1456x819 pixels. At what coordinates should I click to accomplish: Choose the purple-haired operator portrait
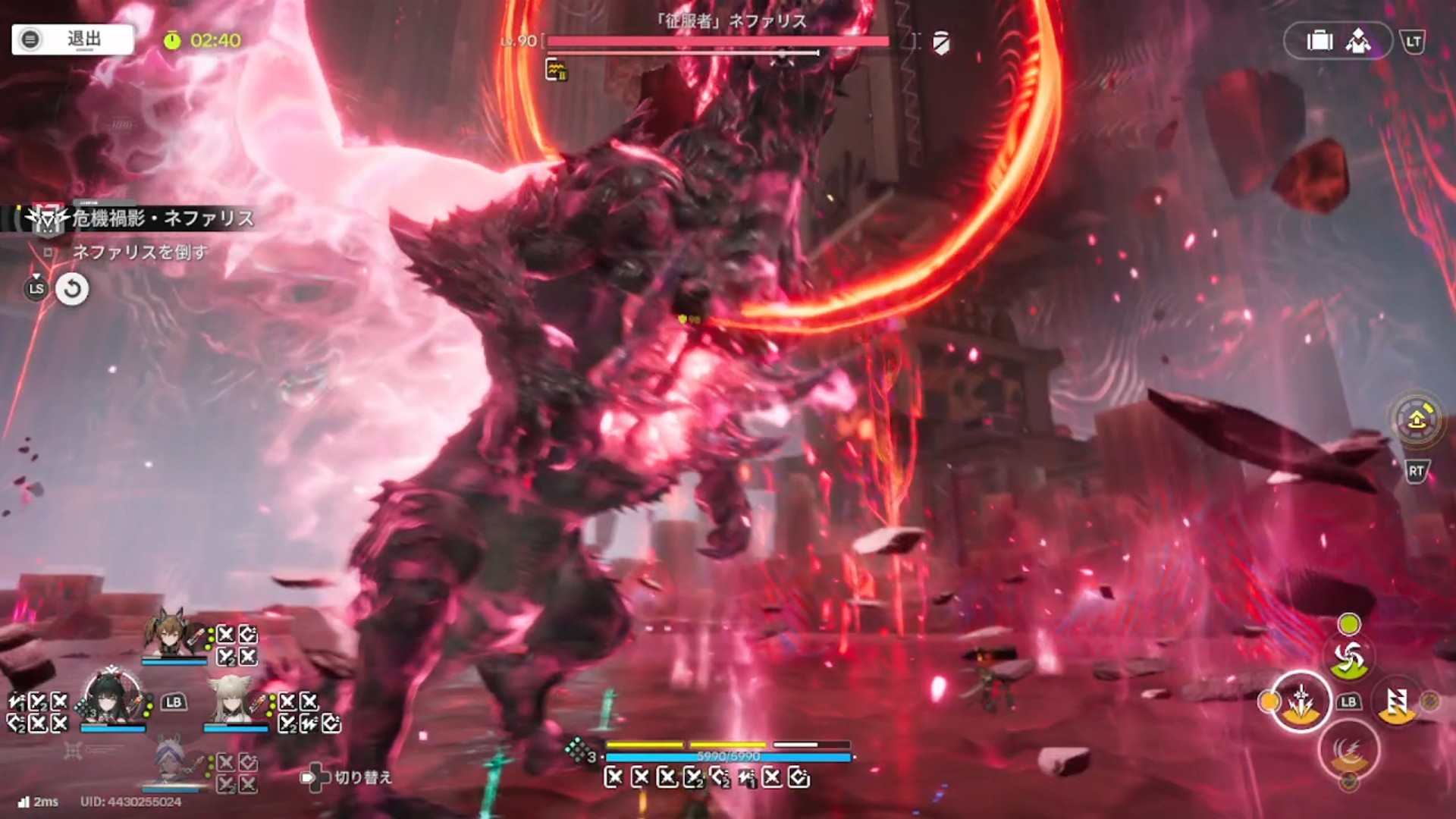tap(173, 761)
